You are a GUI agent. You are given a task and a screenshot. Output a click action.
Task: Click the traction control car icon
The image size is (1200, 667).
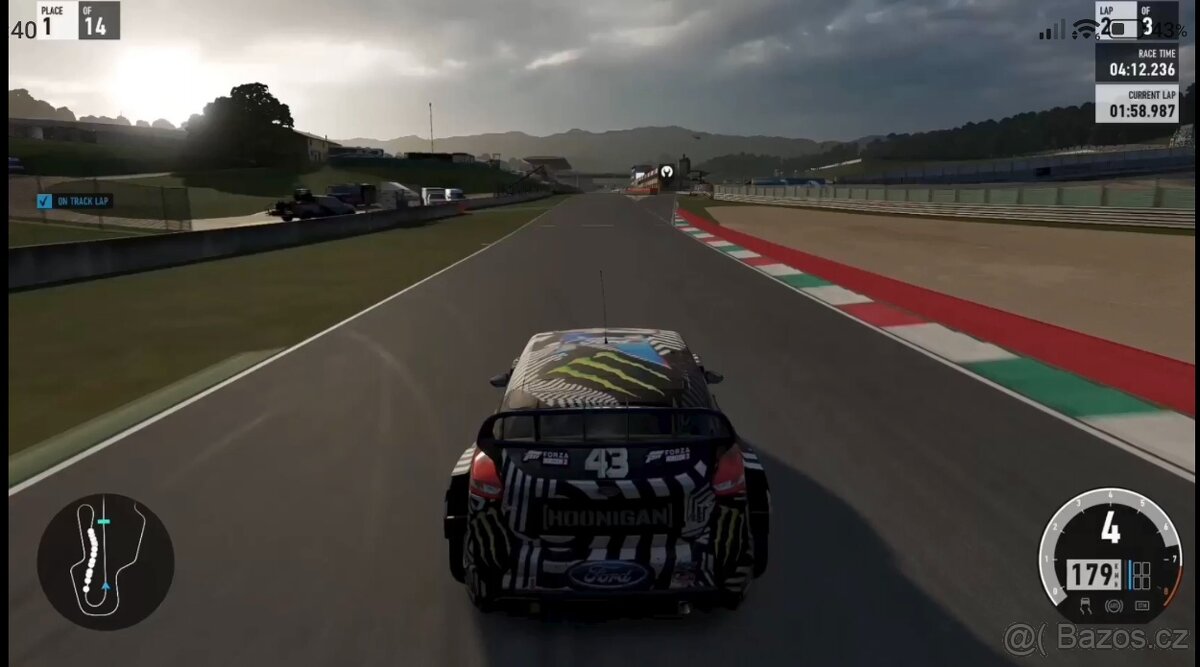pos(1086,604)
